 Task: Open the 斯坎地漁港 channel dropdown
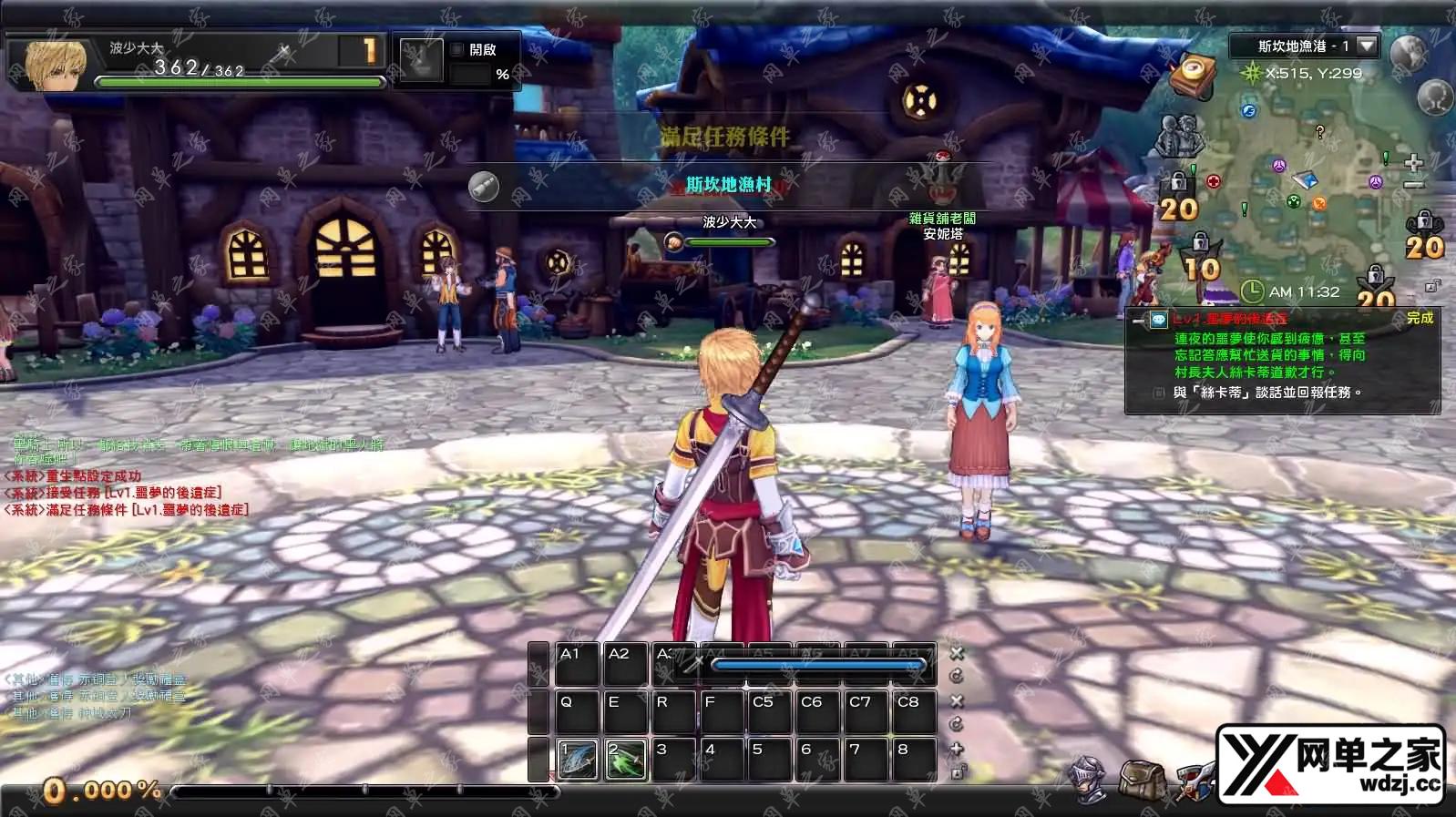(x=1366, y=45)
